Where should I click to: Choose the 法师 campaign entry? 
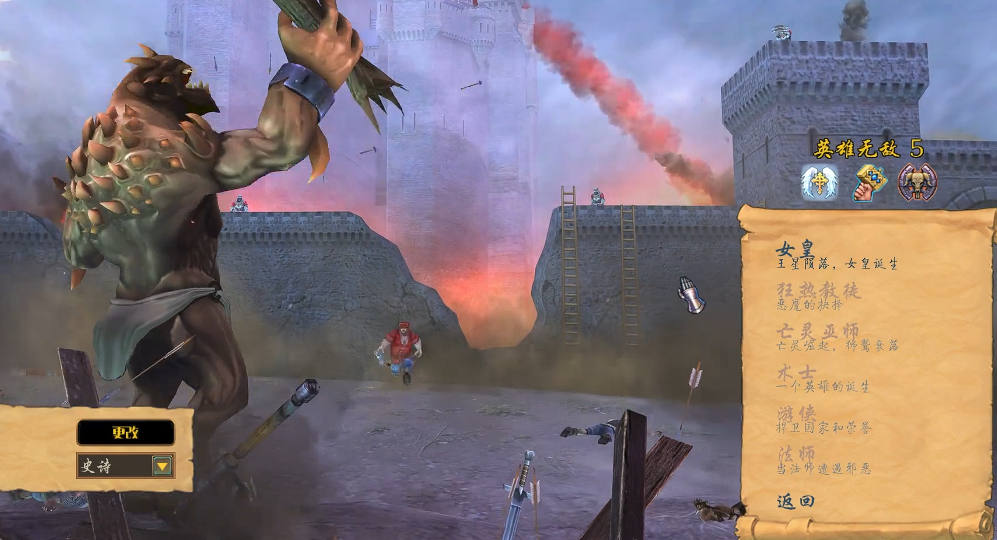coord(797,454)
